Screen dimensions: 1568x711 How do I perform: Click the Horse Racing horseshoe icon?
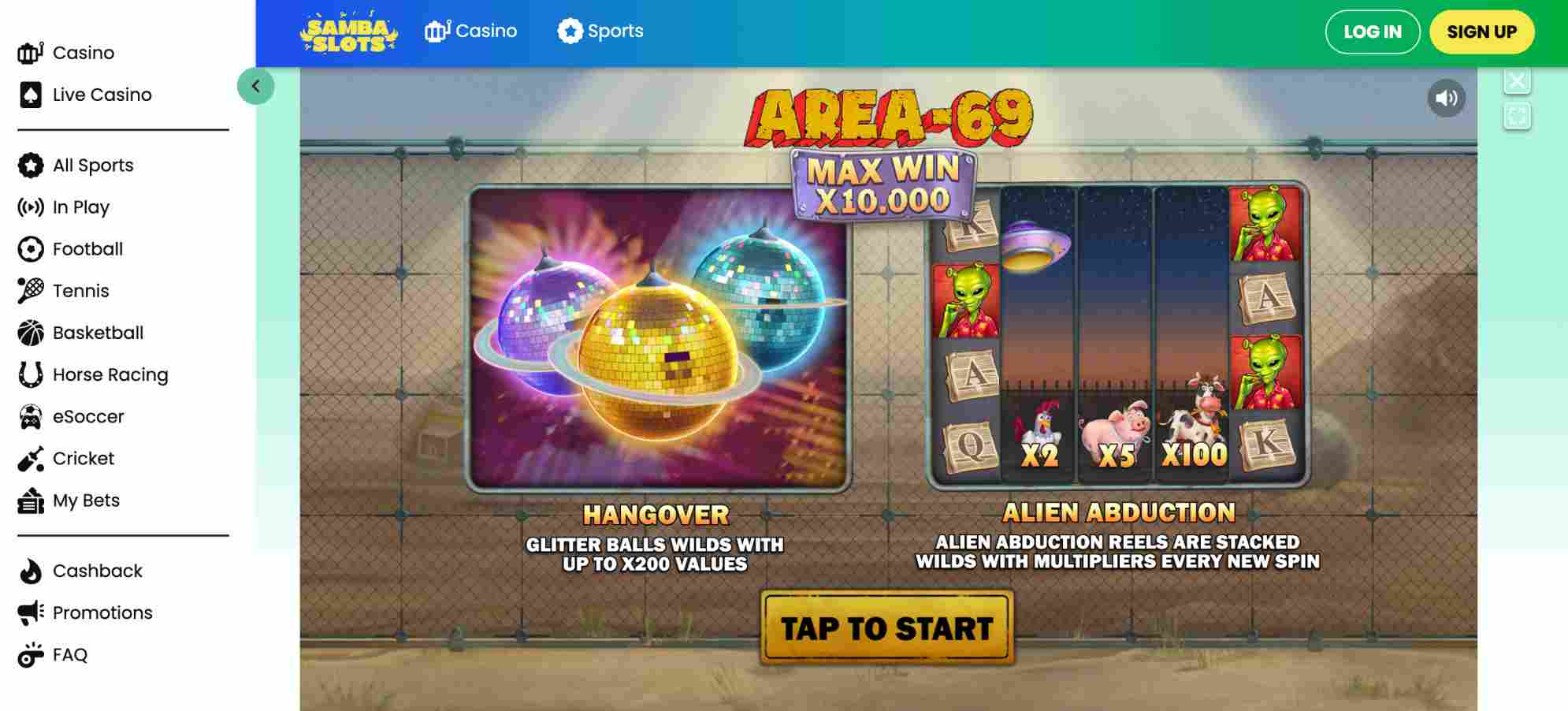tap(29, 374)
